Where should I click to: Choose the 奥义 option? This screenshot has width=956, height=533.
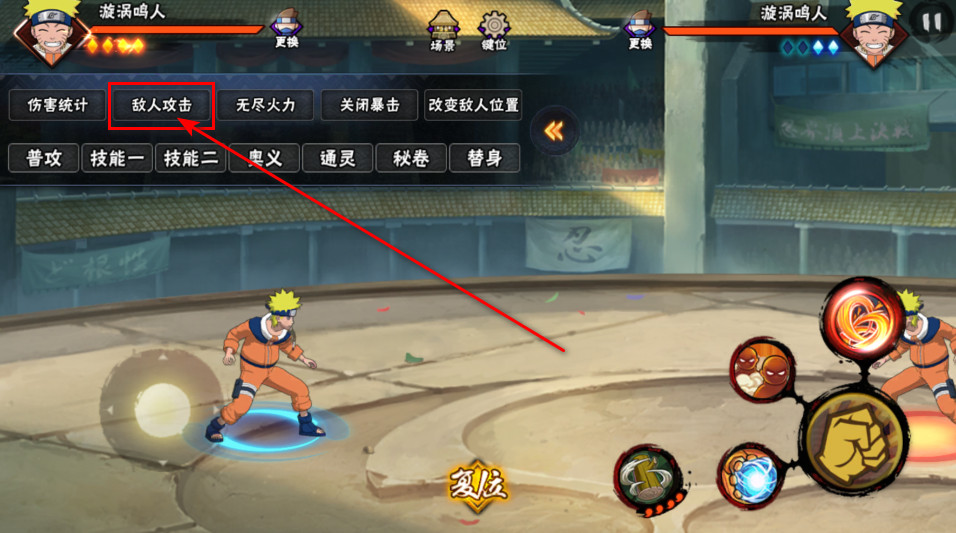coord(264,158)
